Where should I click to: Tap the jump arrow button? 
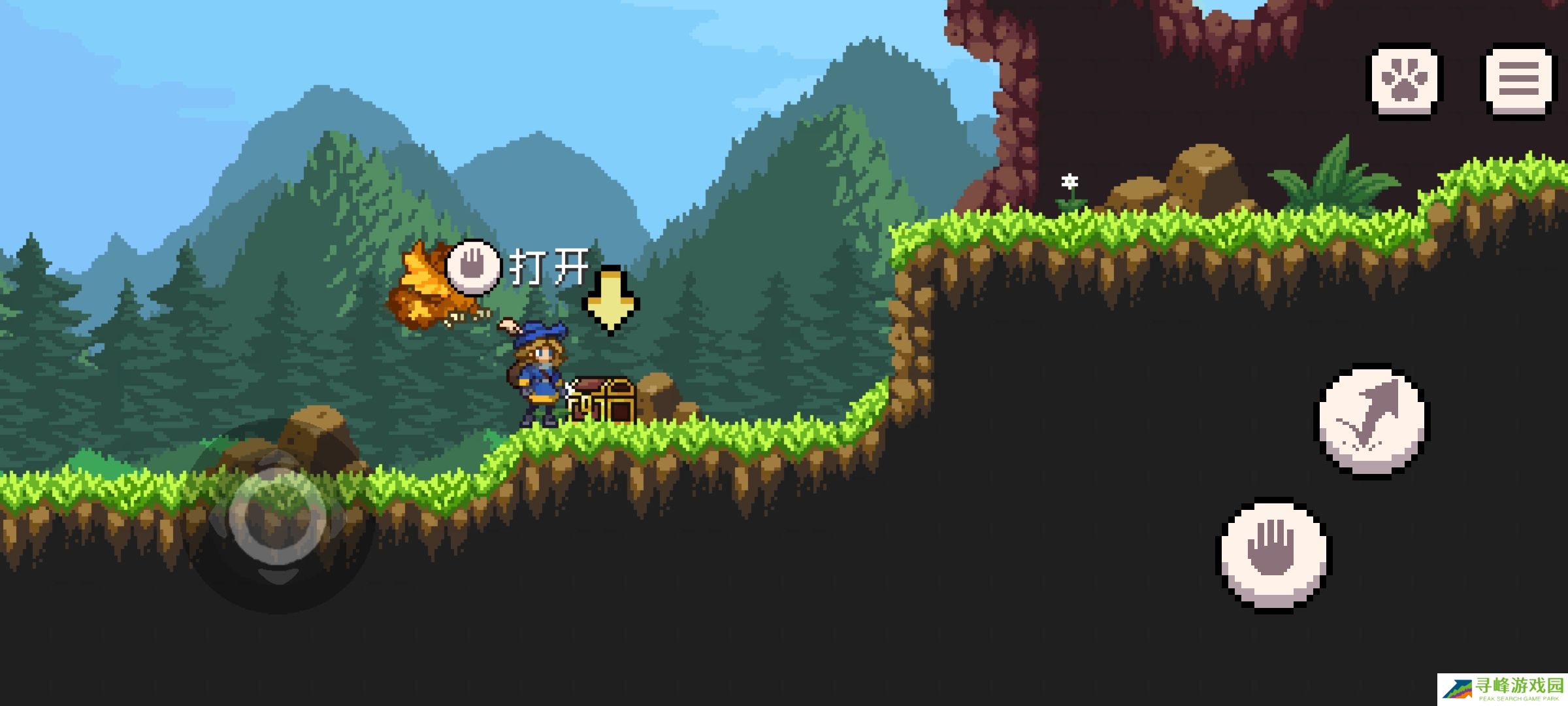pos(1371,420)
